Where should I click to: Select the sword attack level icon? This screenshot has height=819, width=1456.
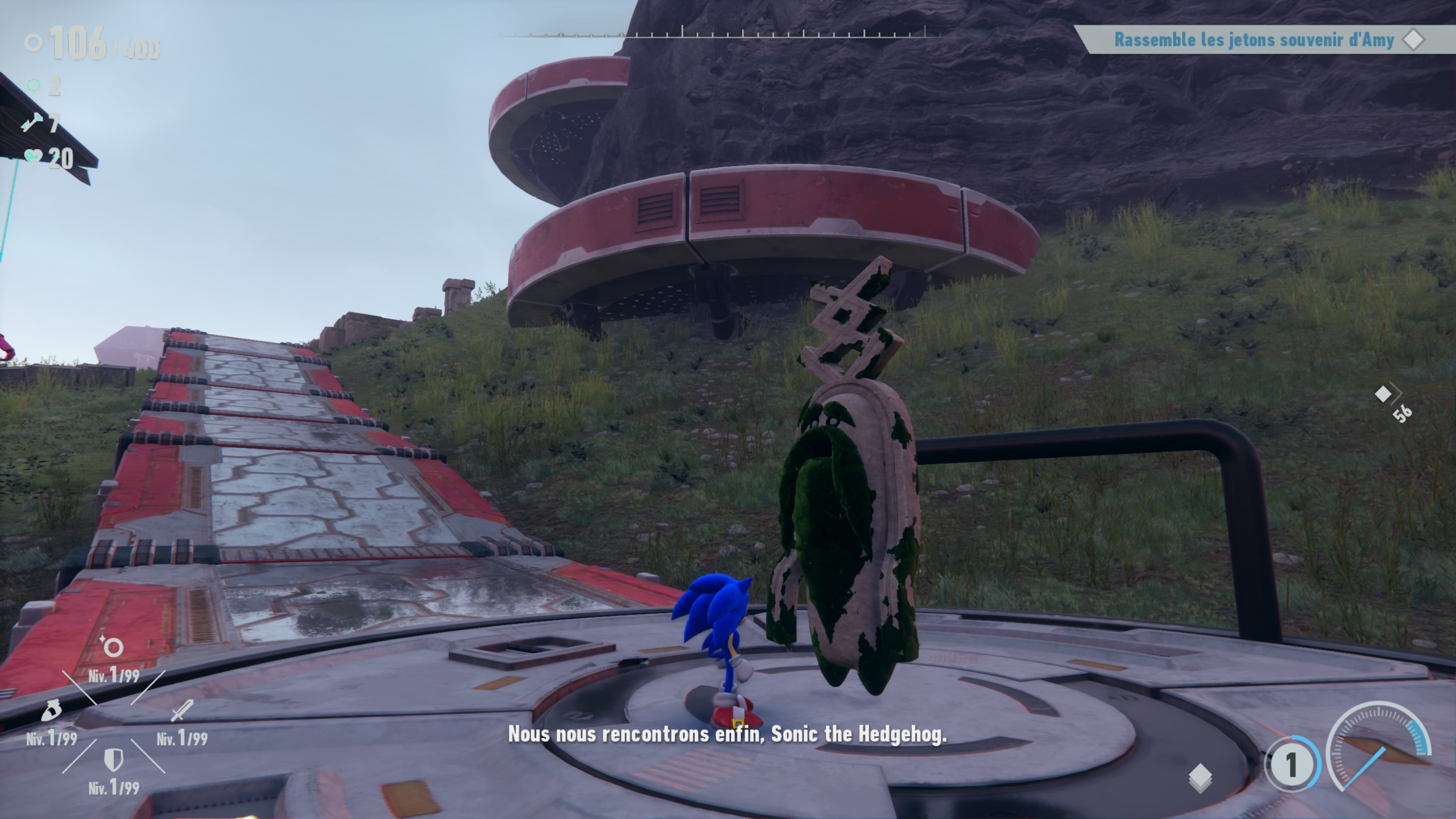pyautogui.click(x=182, y=711)
